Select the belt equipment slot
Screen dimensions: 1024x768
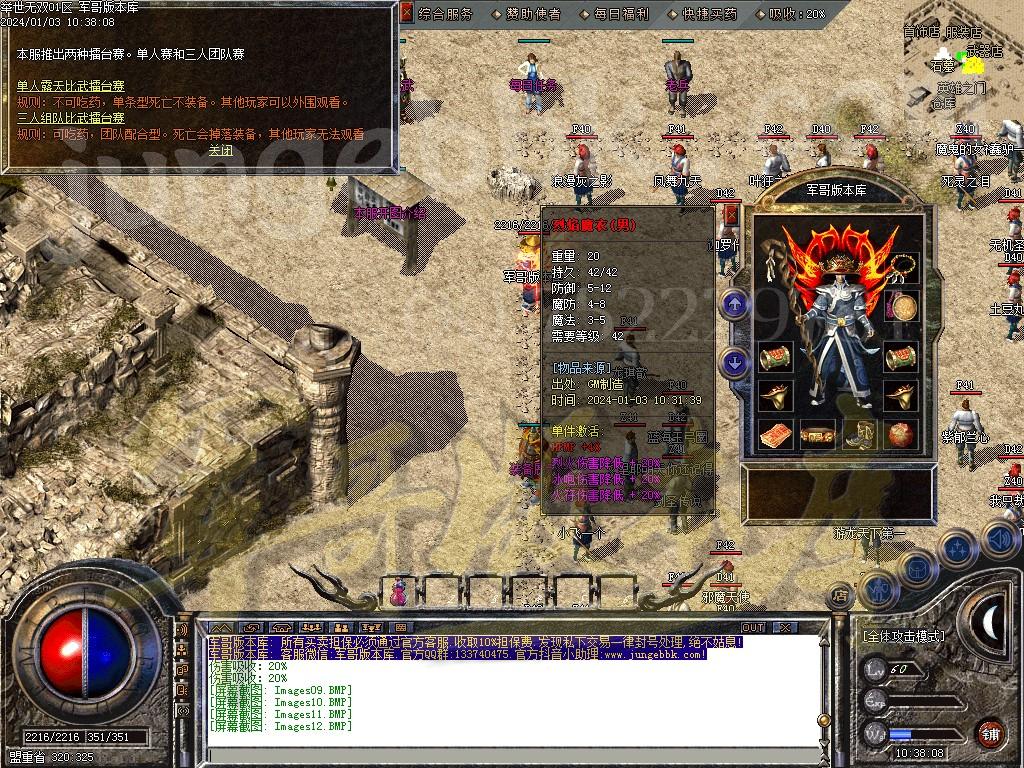(x=819, y=436)
